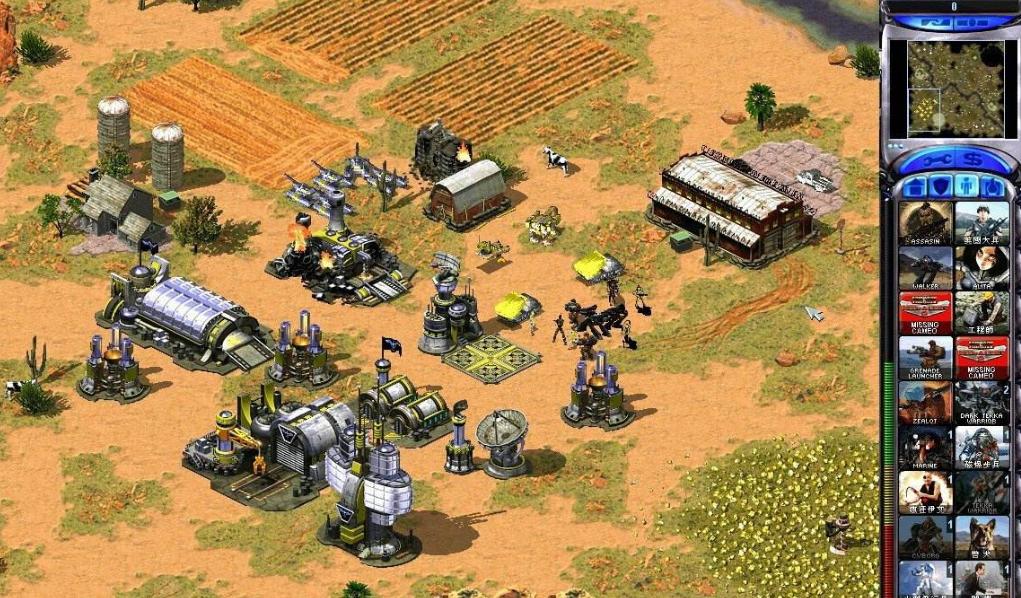Activate the wrench repair button
1021x598 pixels.
coord(934,162)
